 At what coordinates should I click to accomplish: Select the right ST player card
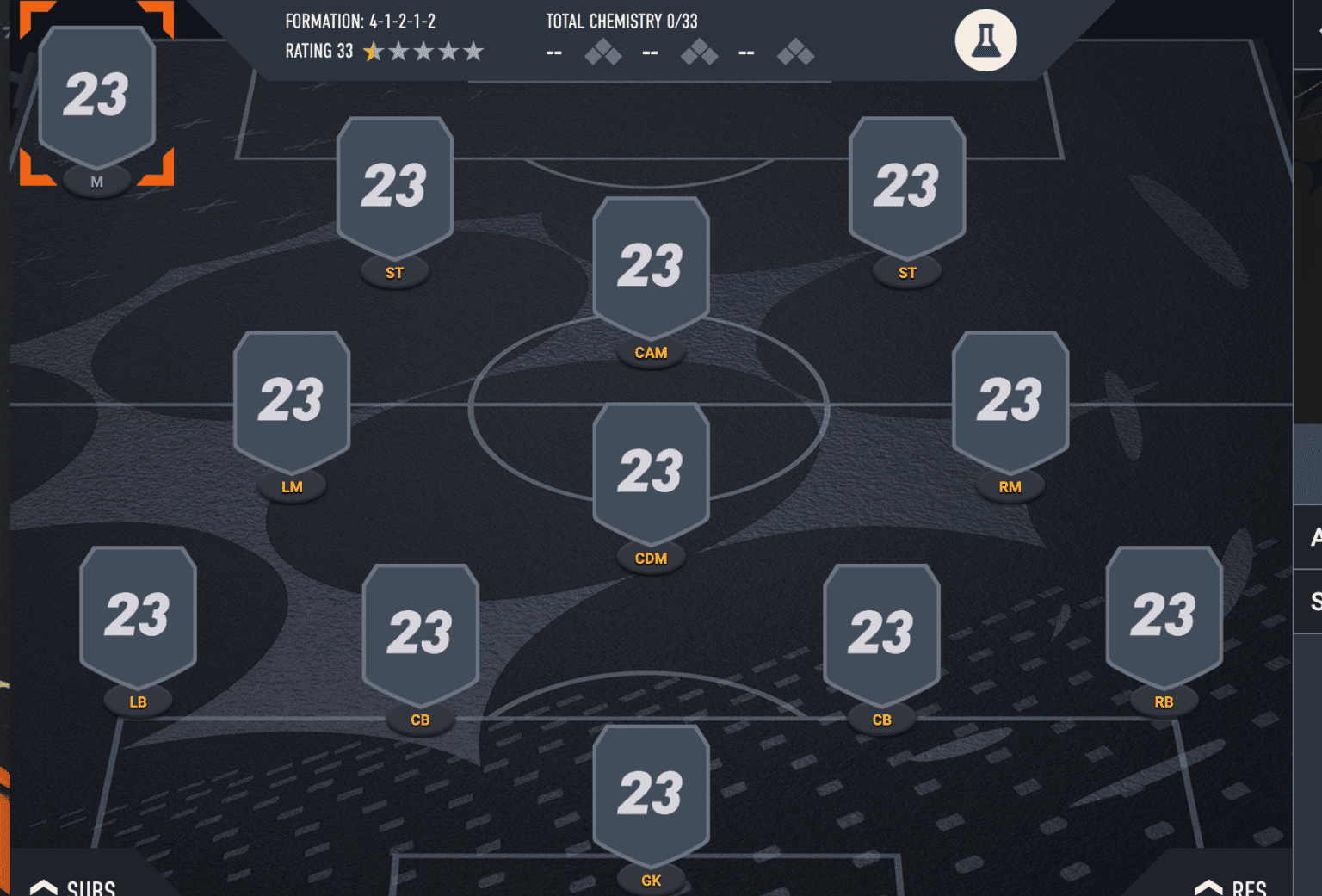906,185
